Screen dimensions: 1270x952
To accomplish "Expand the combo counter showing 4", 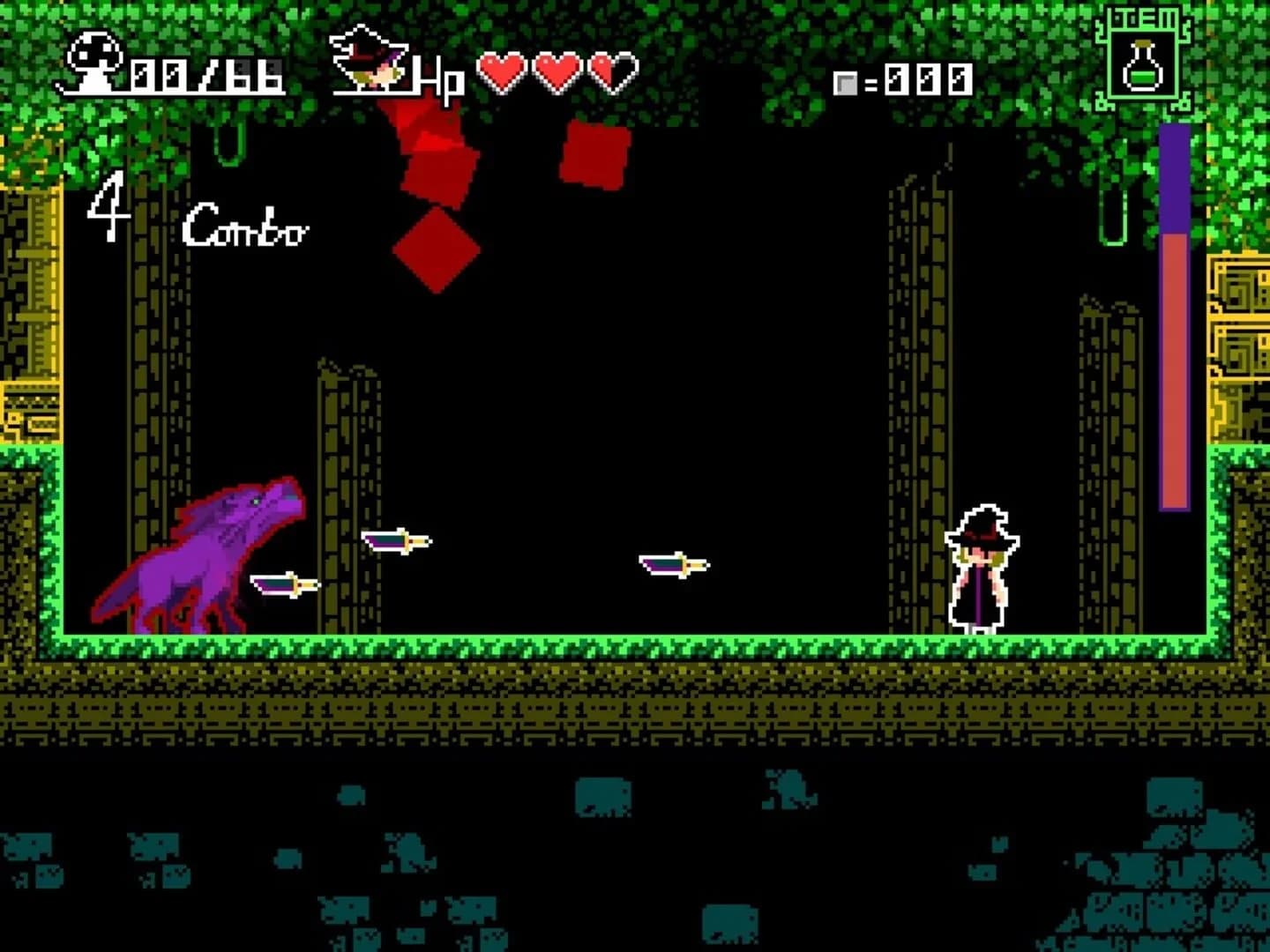I will [x=108, y=209].
